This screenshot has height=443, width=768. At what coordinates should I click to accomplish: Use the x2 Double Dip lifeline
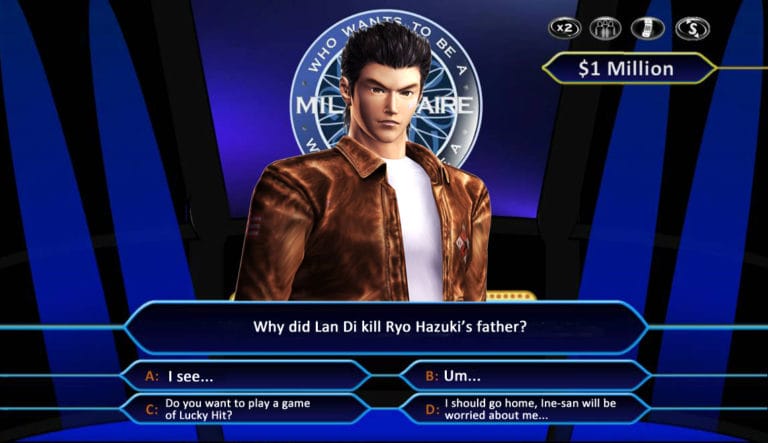click(565, 28)
